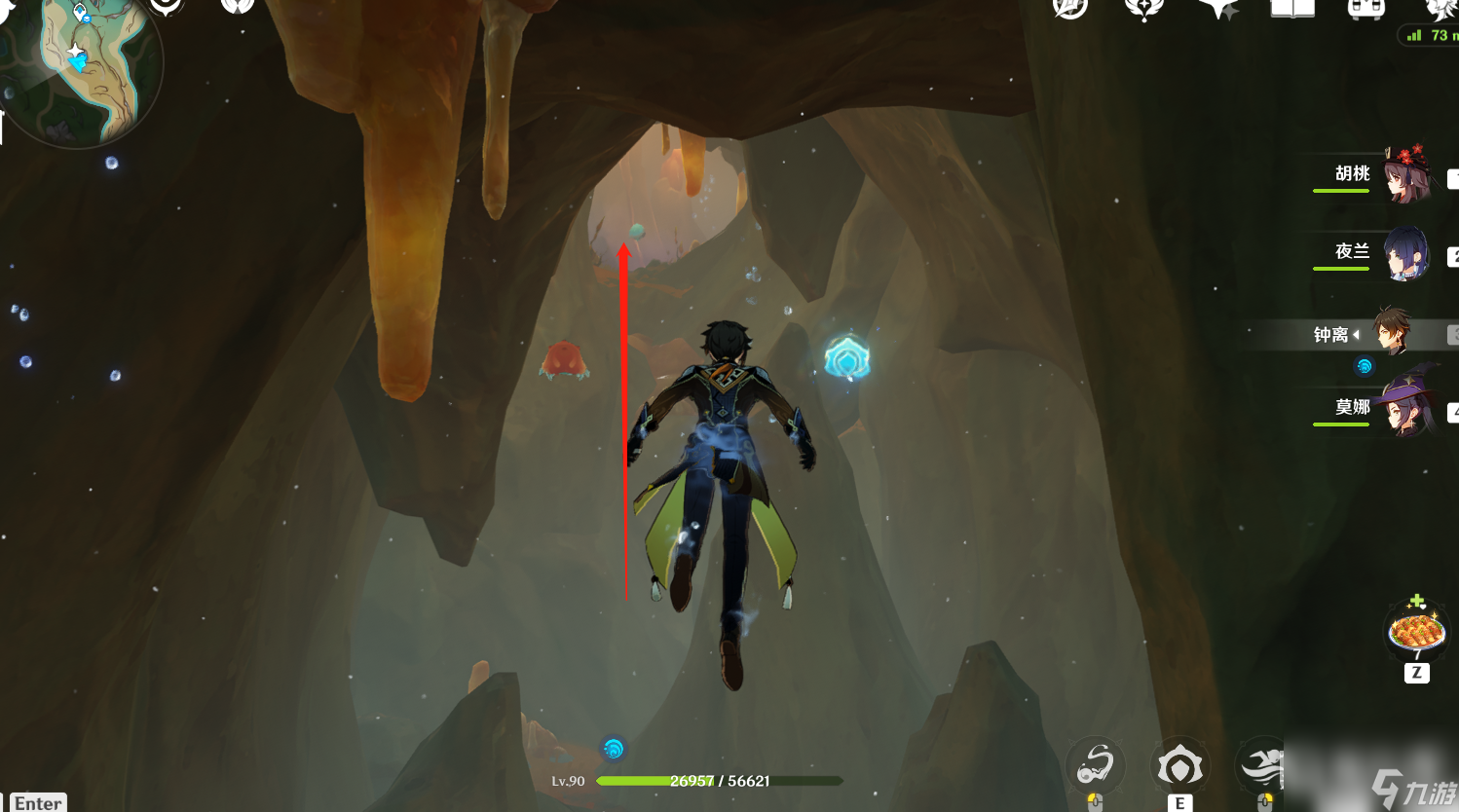Open the Enter chat box
1459x812 pixels.
pyautogui.click(x=38, y=802)
